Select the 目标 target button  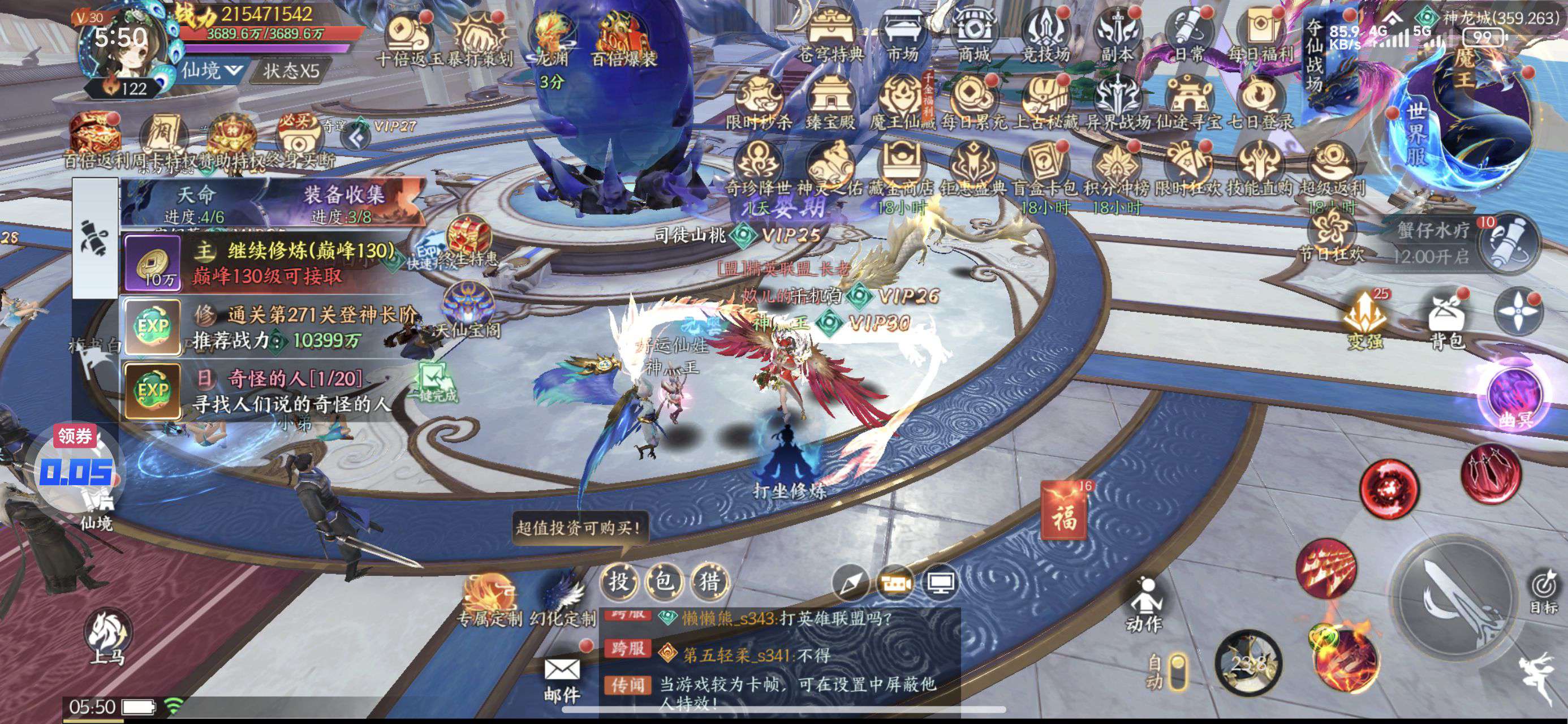(x=1543, y=591)
